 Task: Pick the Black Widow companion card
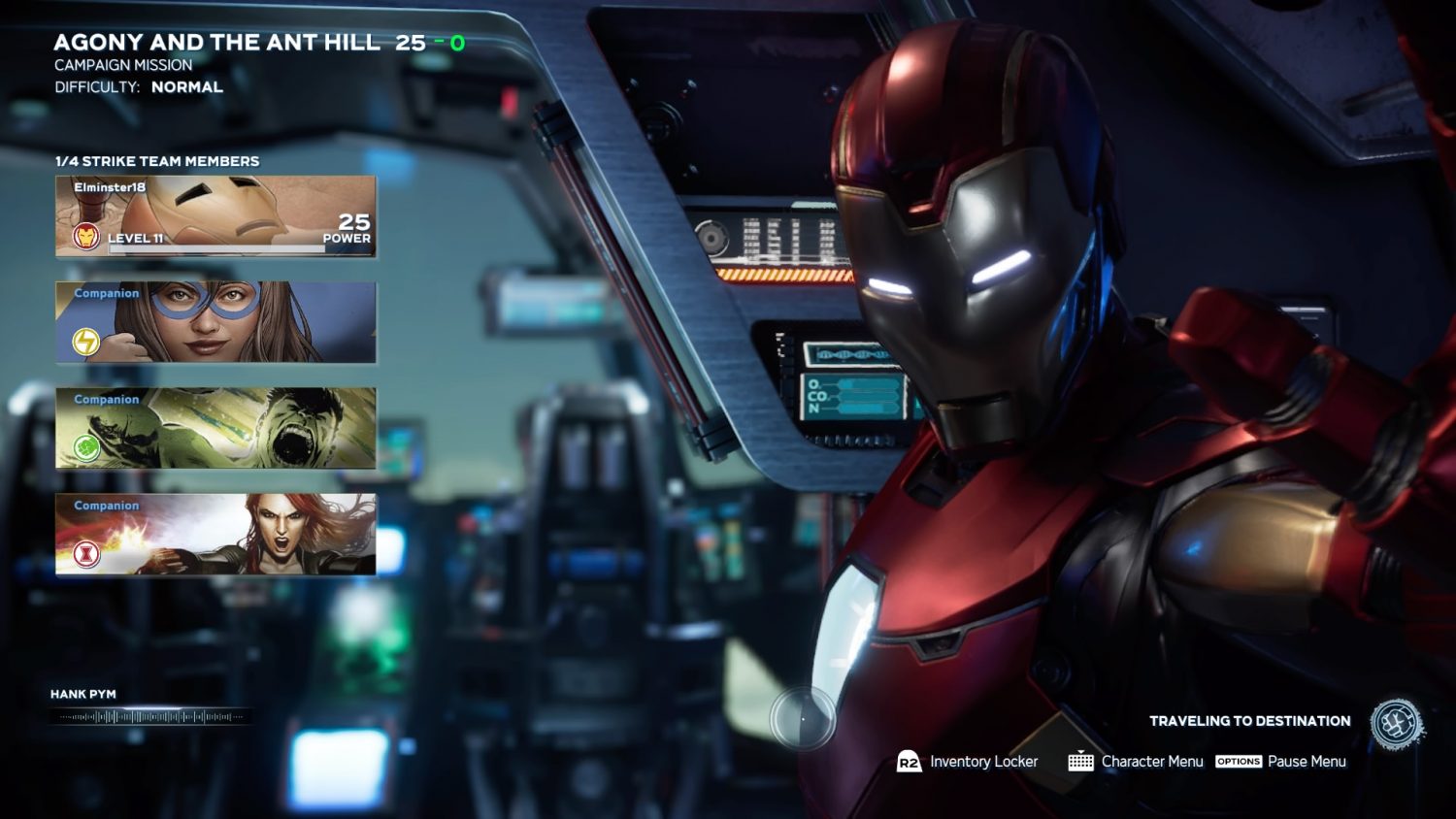click(x=215, y=534)
